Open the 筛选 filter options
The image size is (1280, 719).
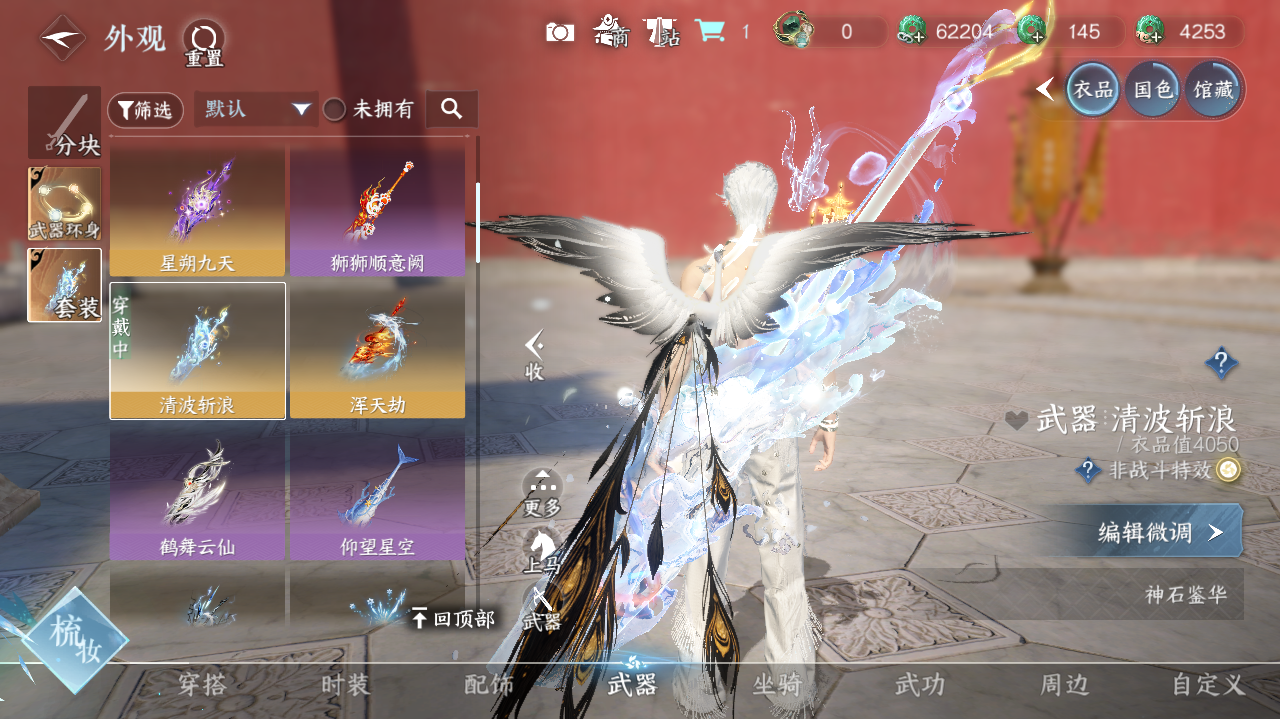(145, 110)
